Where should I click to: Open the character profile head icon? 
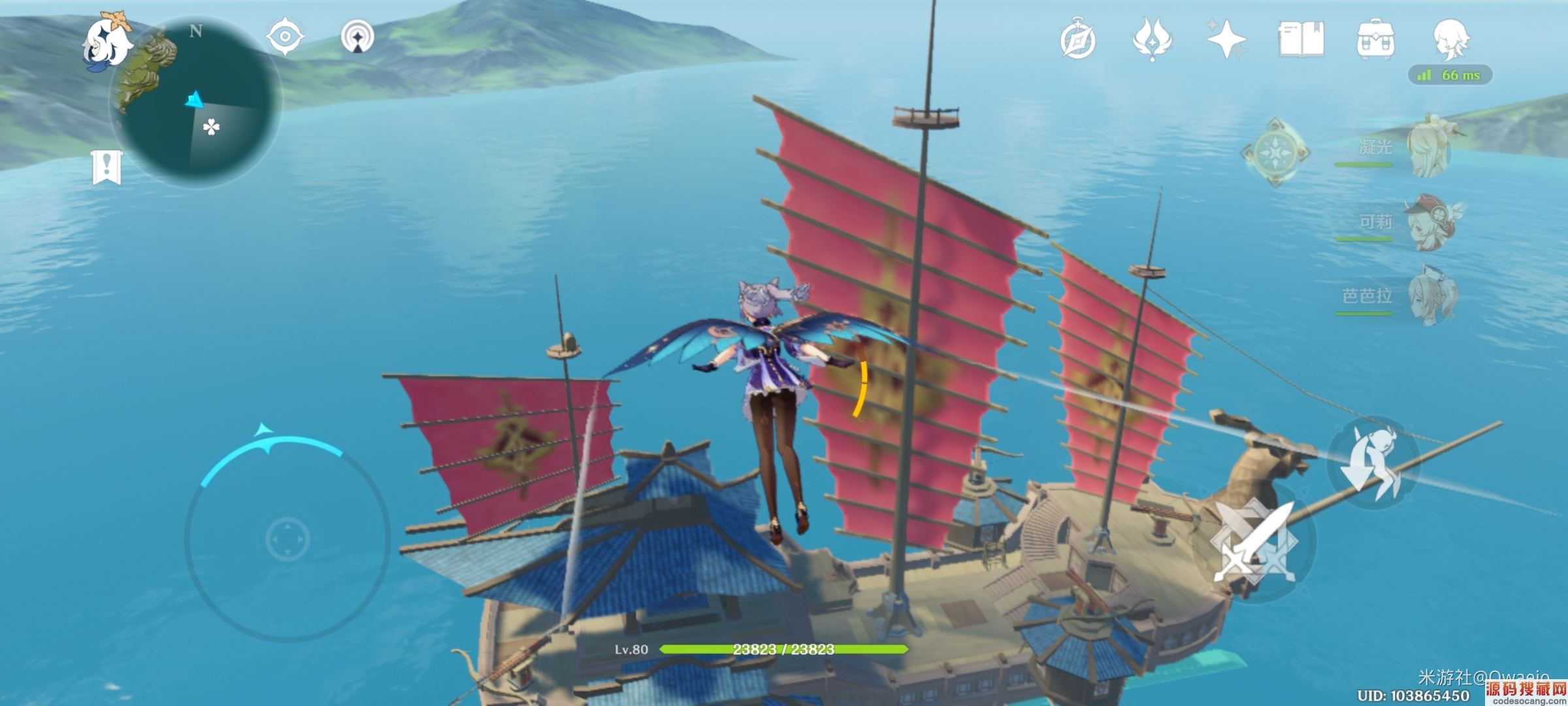(x=1451, y=40)
